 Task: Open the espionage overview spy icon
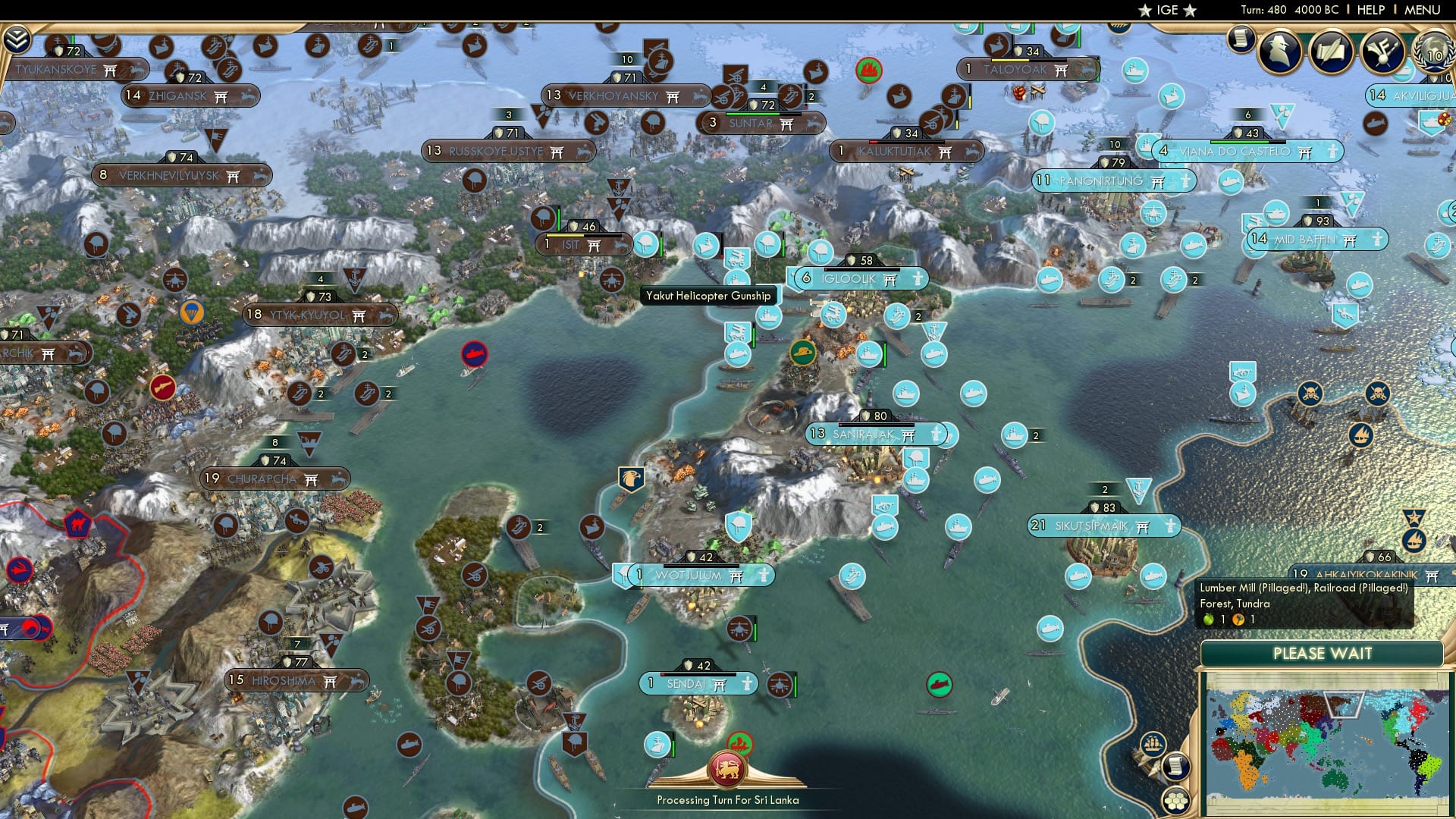[1280, 49]
